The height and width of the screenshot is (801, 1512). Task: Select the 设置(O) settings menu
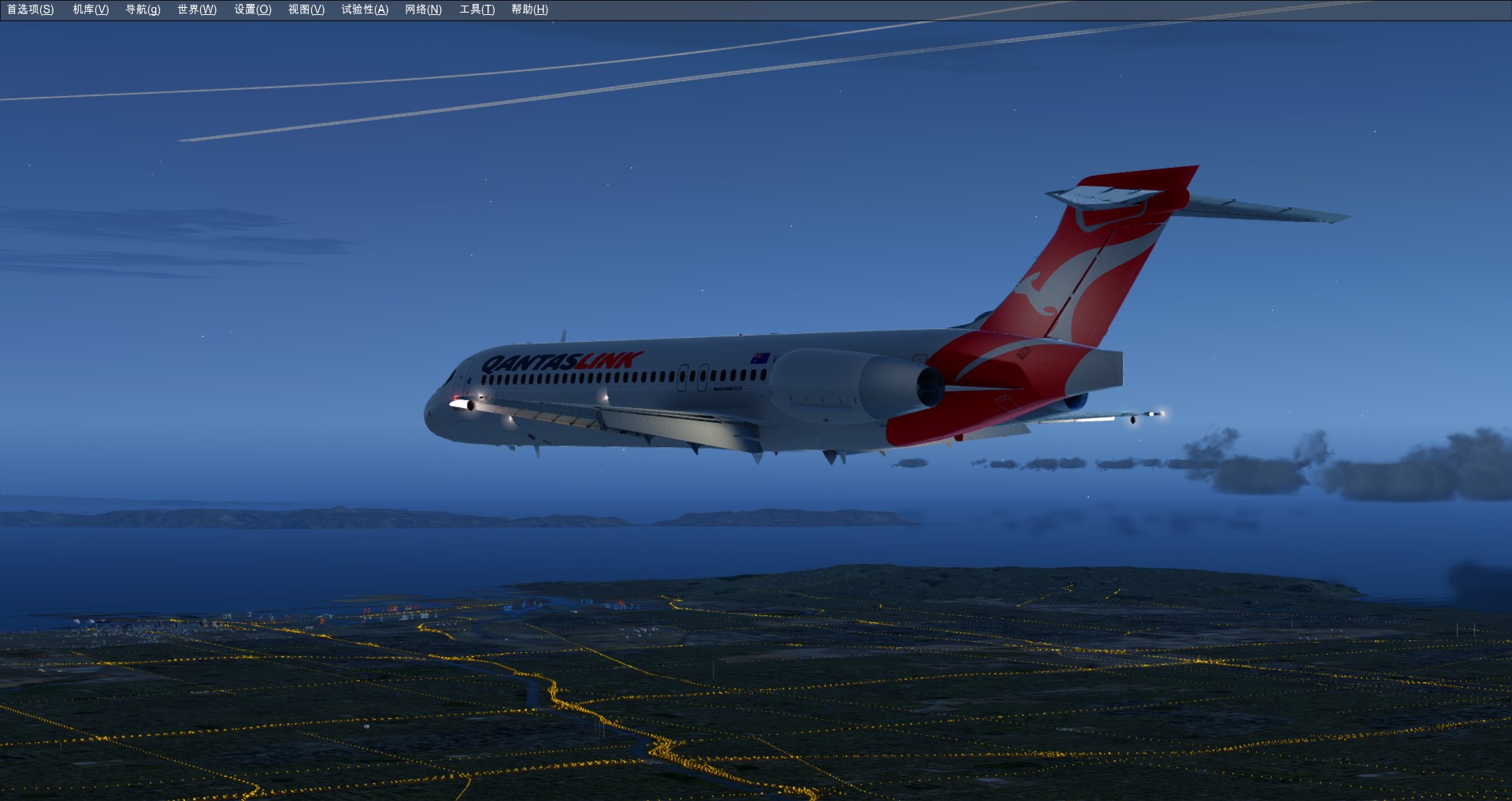coord(253,9)
